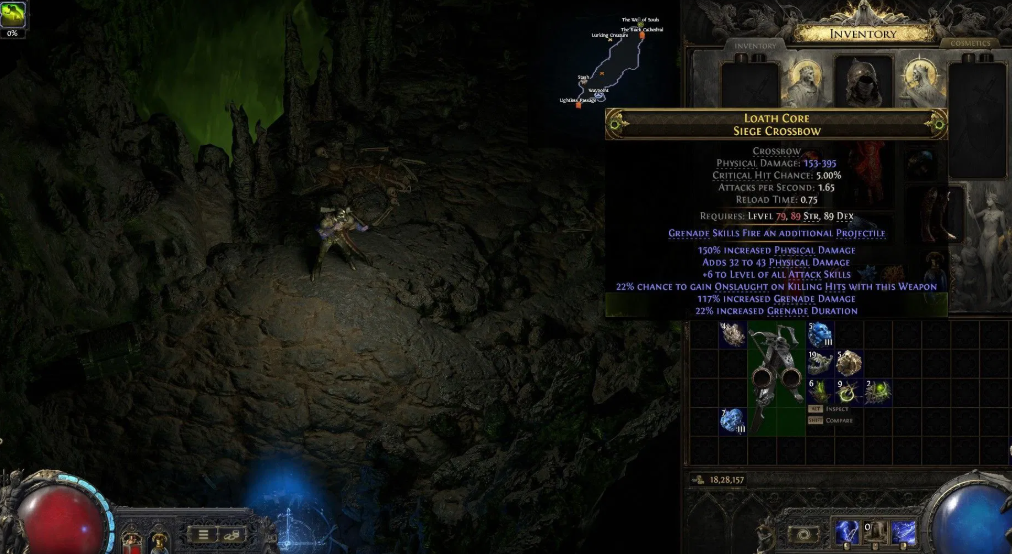Screen dimensions: 1012x554
Task: Use the blue mana flask
Action: (159, 541)
